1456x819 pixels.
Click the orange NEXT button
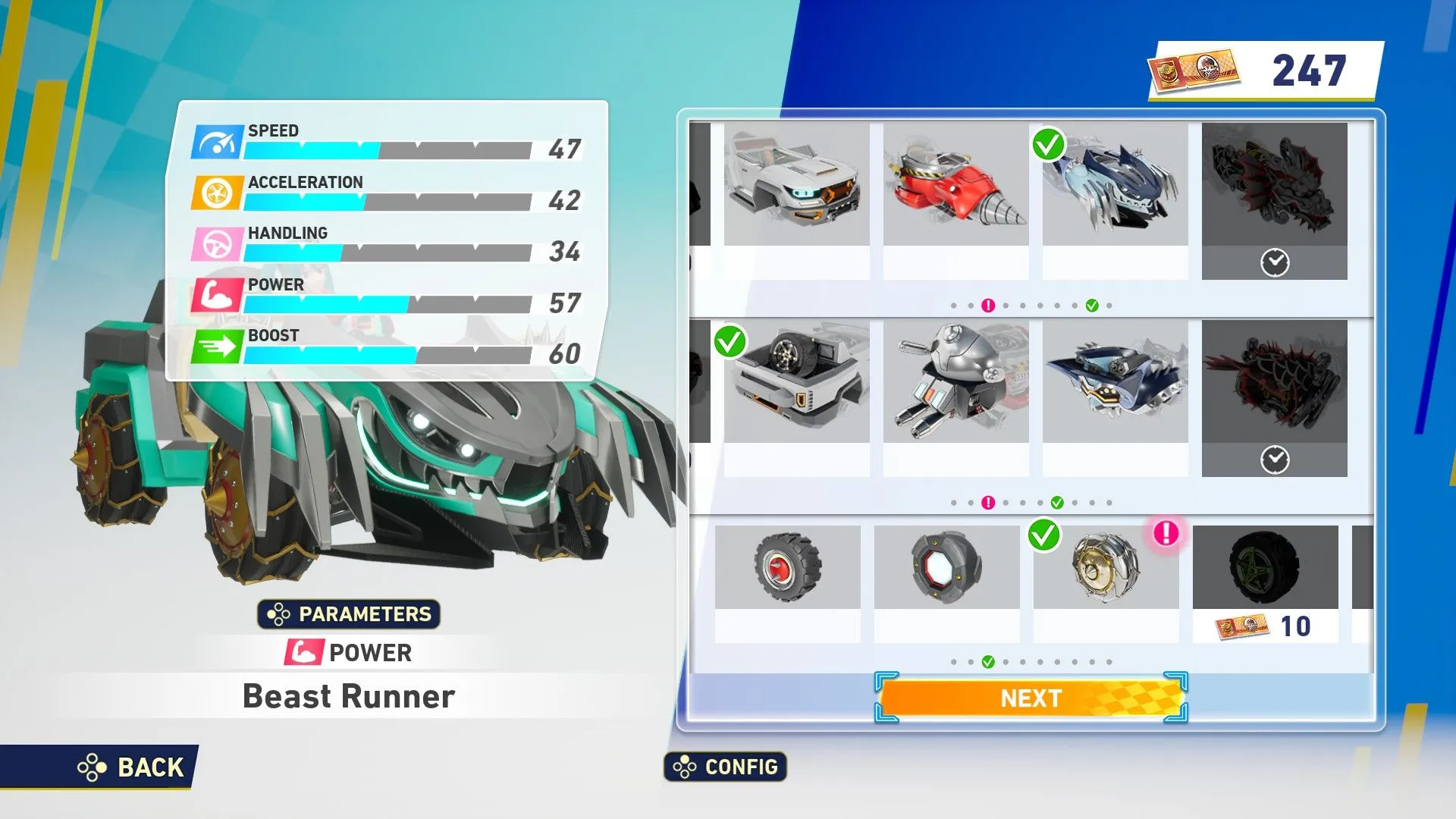pyautogui.click(x=1031, y=698)
